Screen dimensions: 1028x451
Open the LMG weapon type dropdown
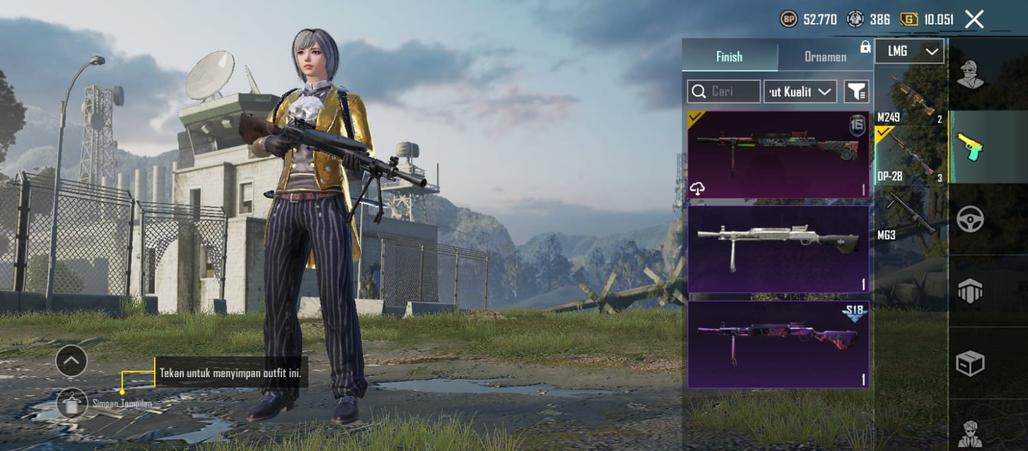[909, 51]
